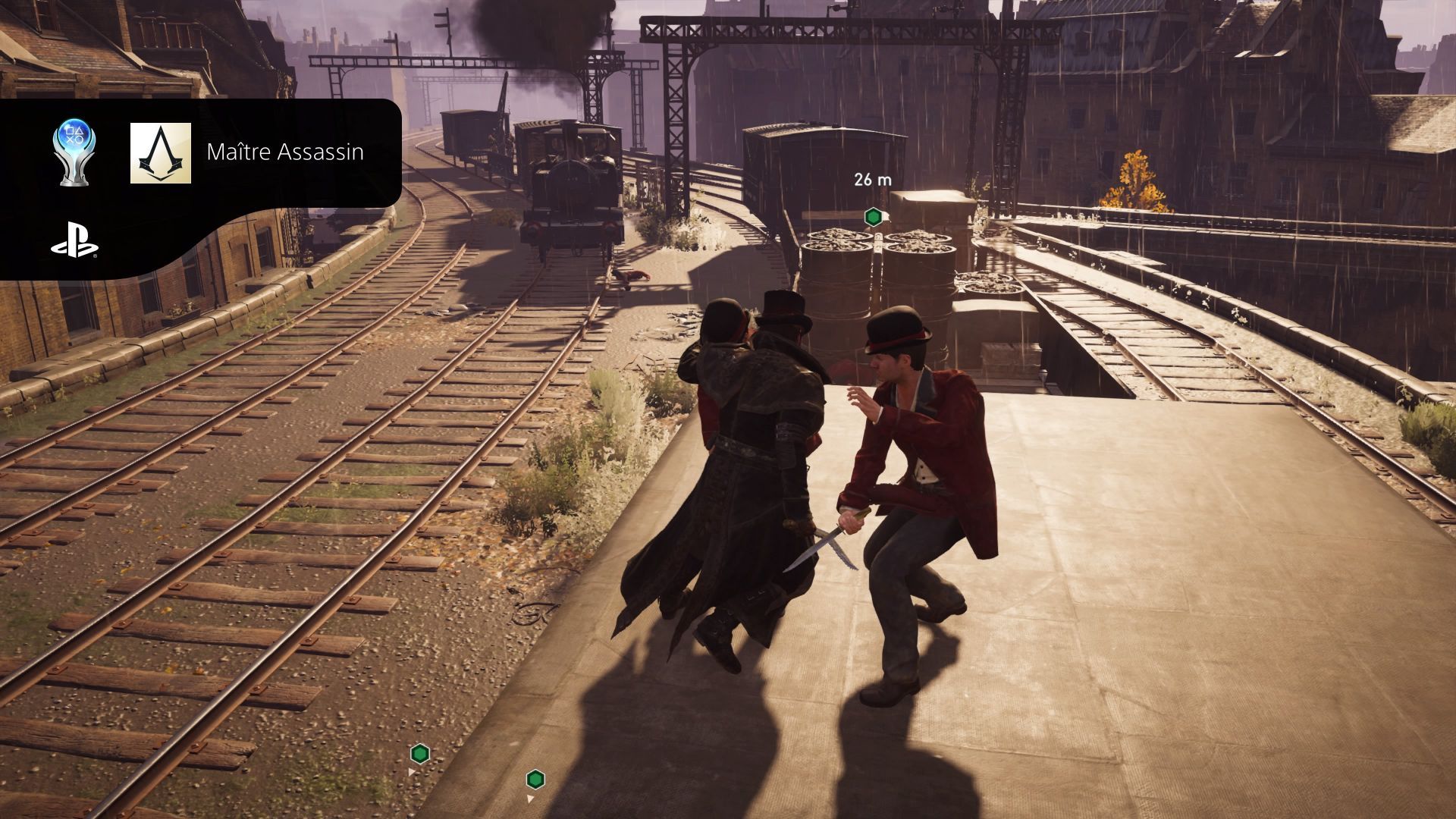This screenshot has height=819, width=1456.
Task: Open the Maître Assassin trophy notification
Action: [284, 152]
